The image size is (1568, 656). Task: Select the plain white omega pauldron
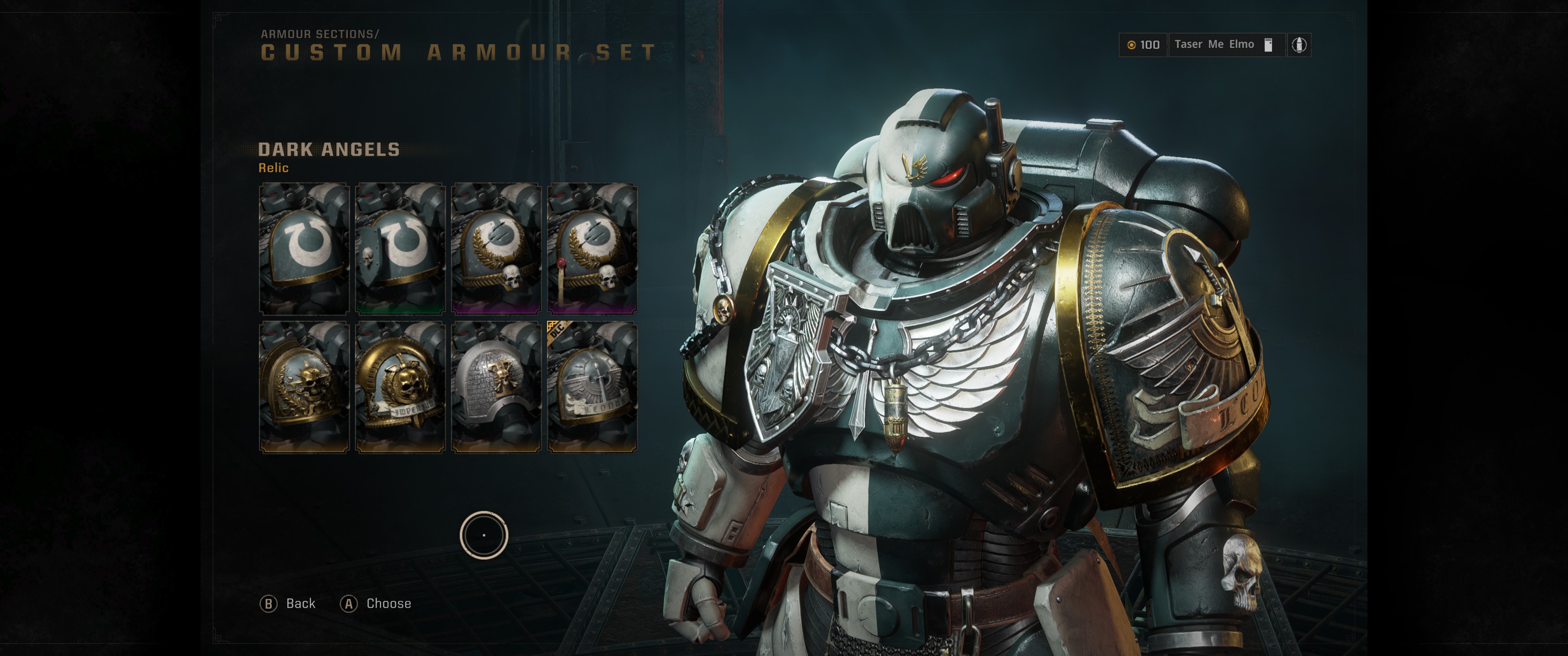(304, 248)
